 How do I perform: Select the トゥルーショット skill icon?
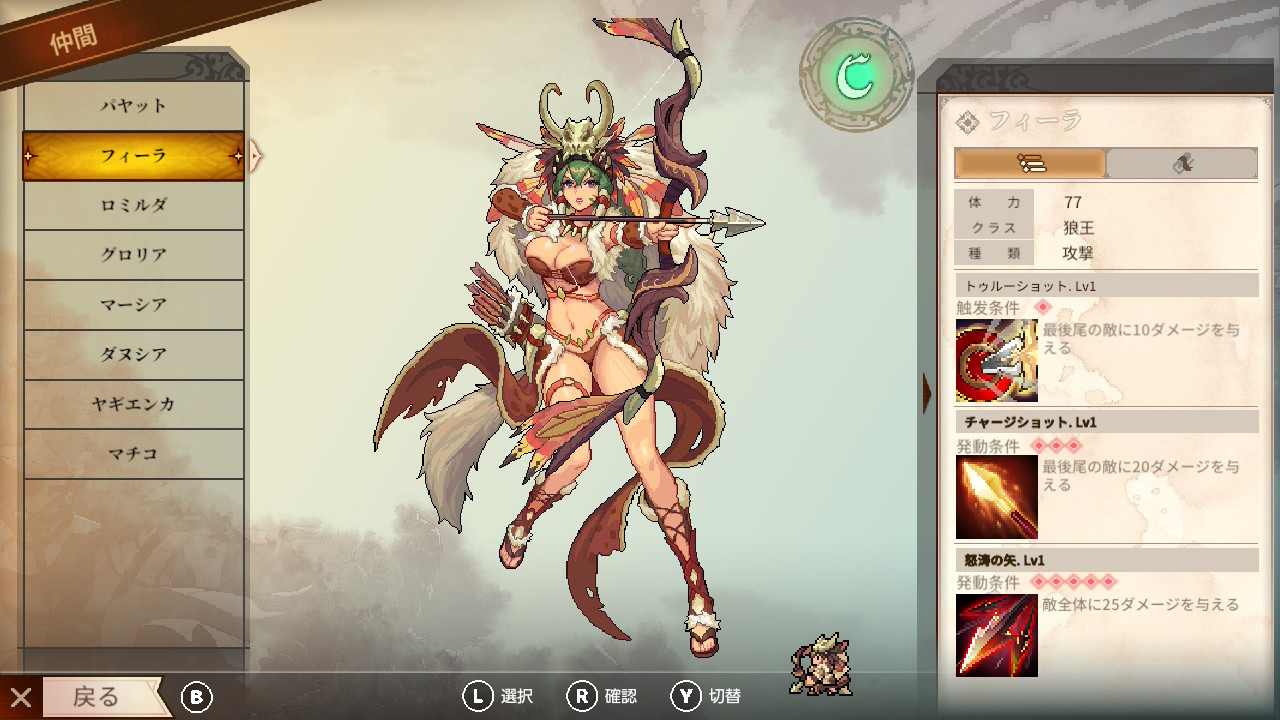(x=996, y=361)
